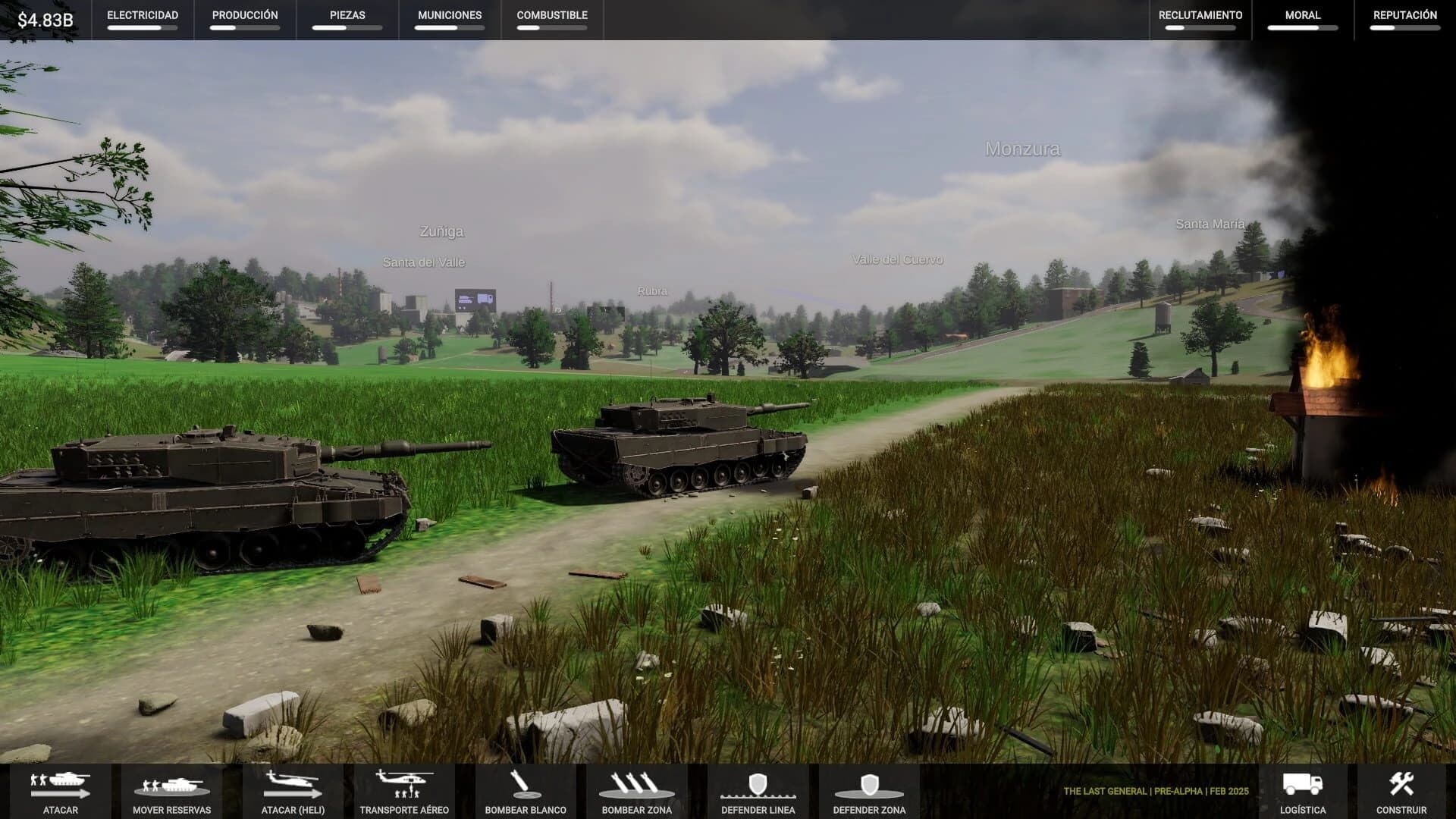Open the Moral indicator
Viewport: 1456px width, 819px height.
[1301, 20]
